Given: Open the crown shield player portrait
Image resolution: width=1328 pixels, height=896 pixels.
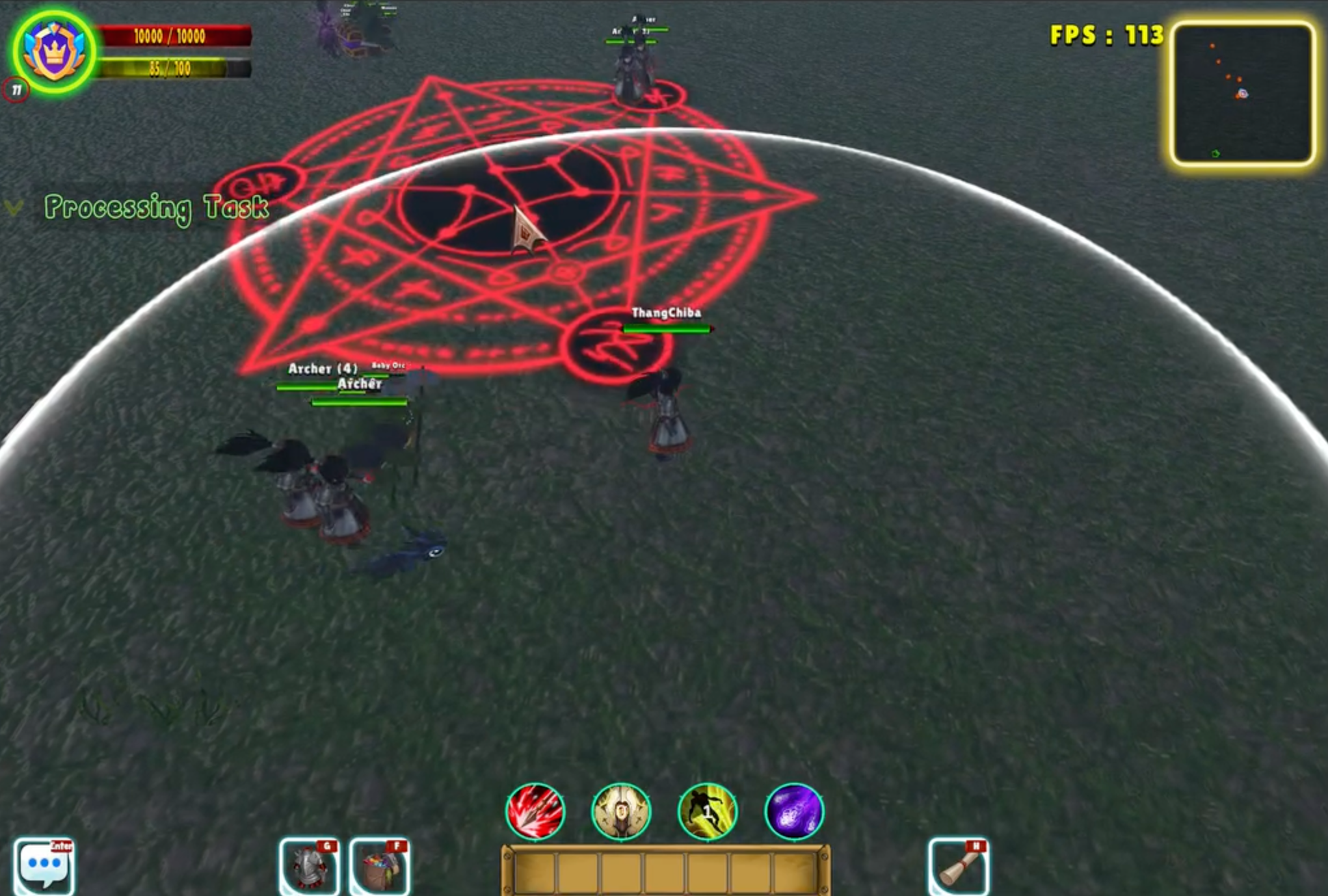Looking at the screenshot, I should pos(55,52).
